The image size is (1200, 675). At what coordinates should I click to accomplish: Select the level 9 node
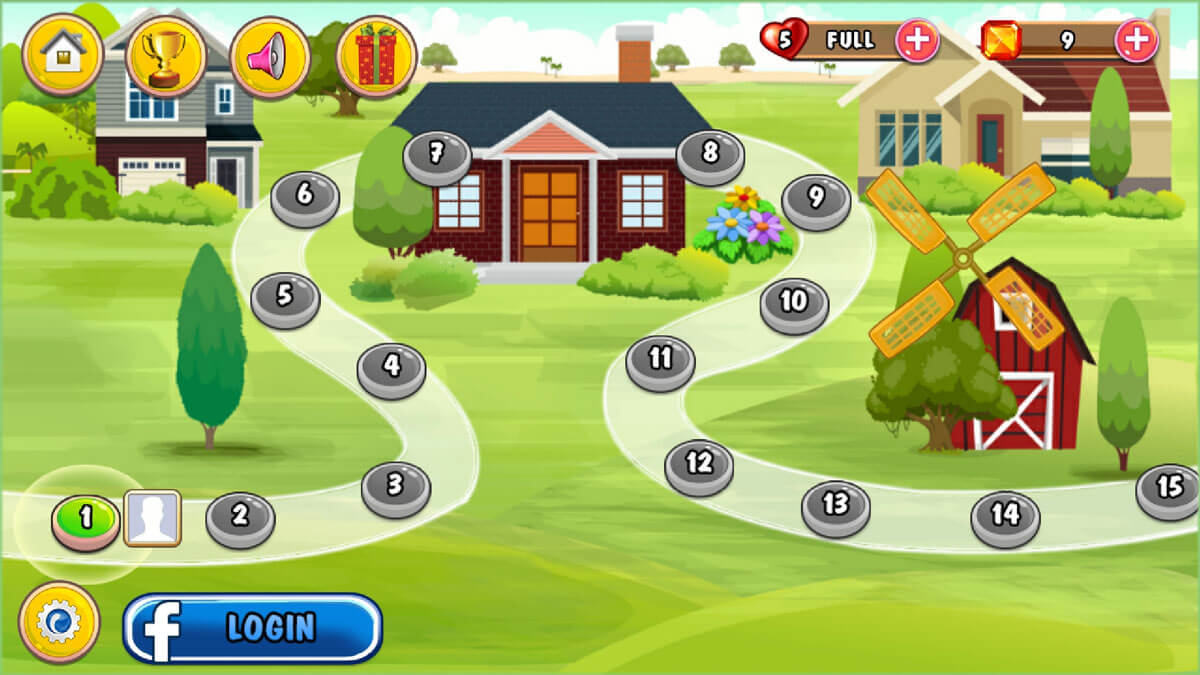click(816, 199)
